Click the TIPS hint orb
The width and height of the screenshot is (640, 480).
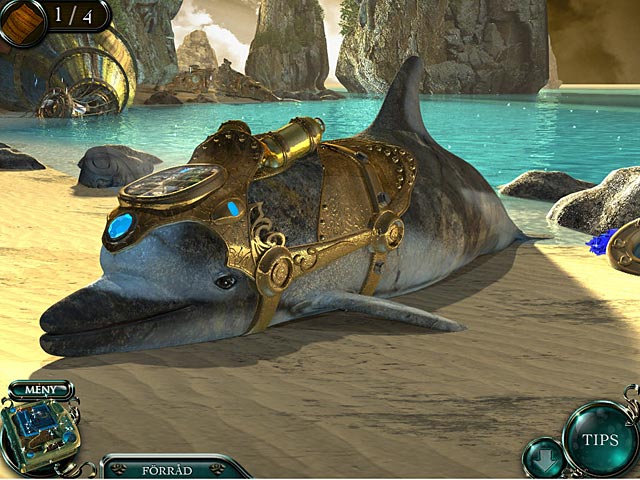tap(600, 439)
